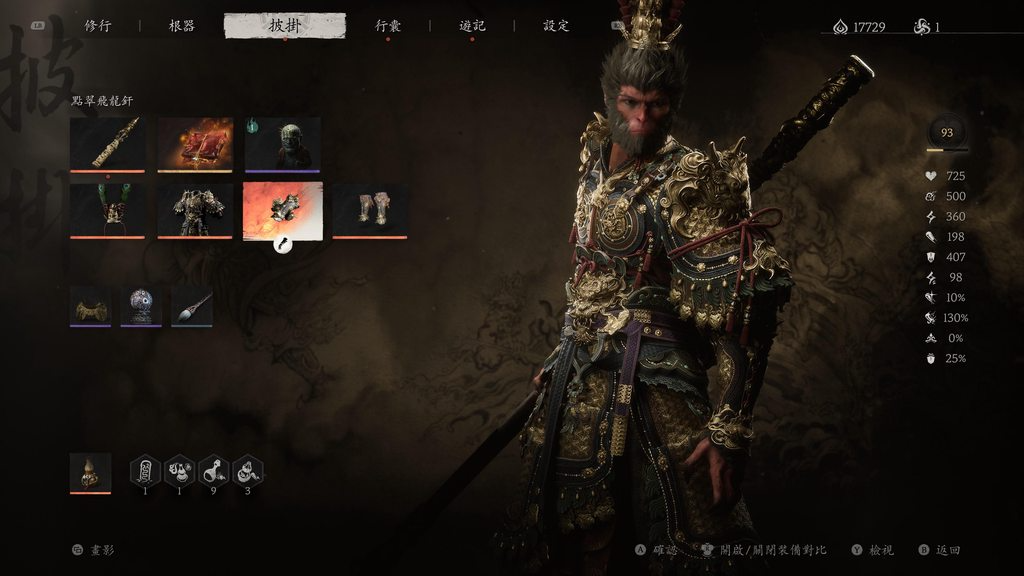Open the 根器 tab

[x=182, y=26]
